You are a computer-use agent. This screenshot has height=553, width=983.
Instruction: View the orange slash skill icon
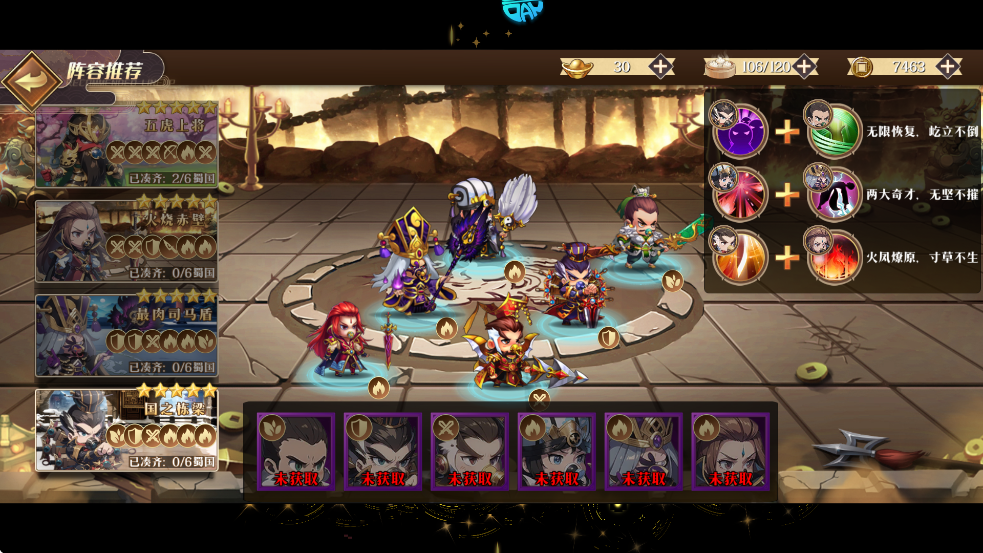point(741,256)
